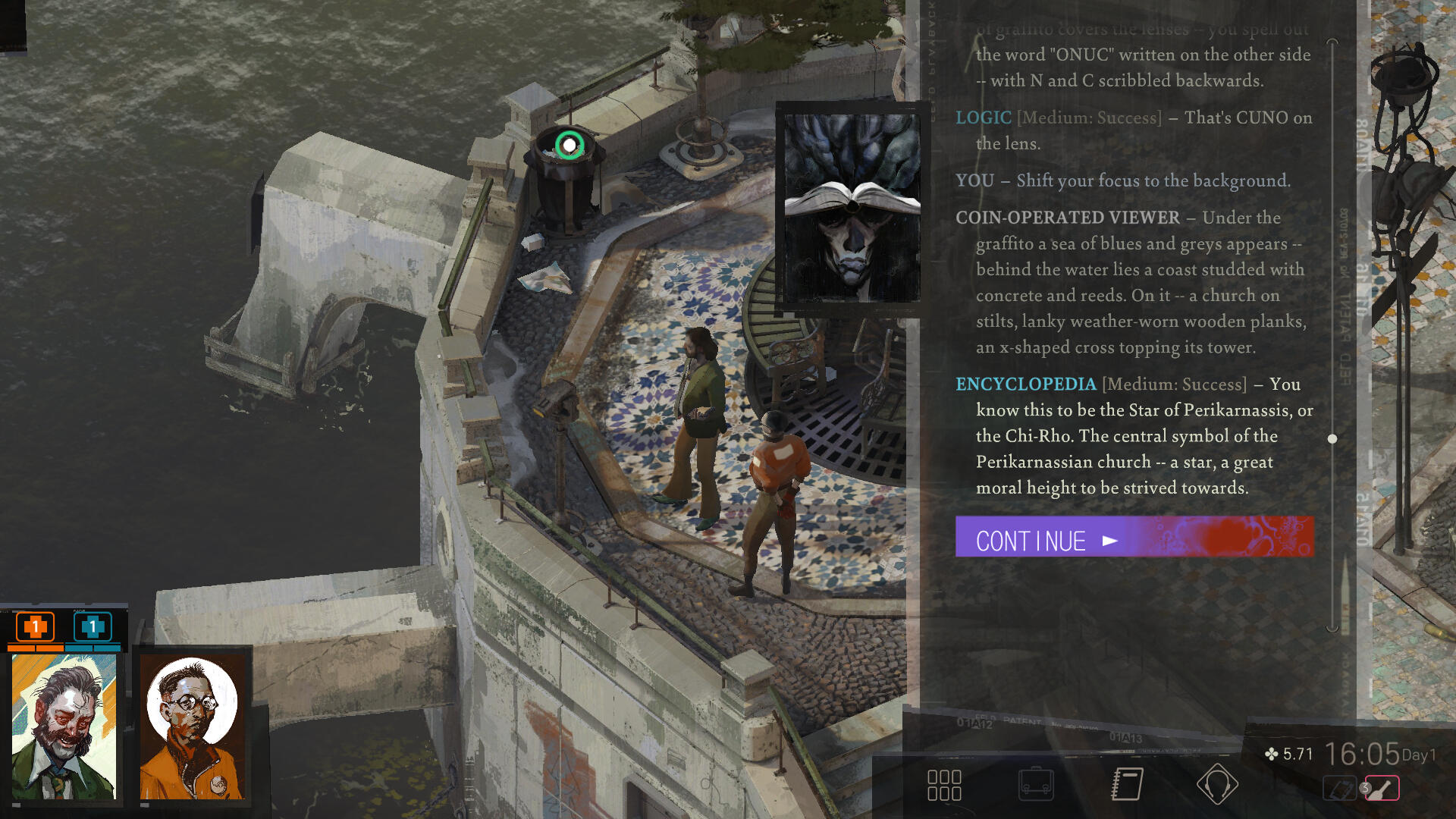The height and width of the screenshot is (819, 1456).
Task: Select Kim's portrait with glasses
Action: coord(193,726)
